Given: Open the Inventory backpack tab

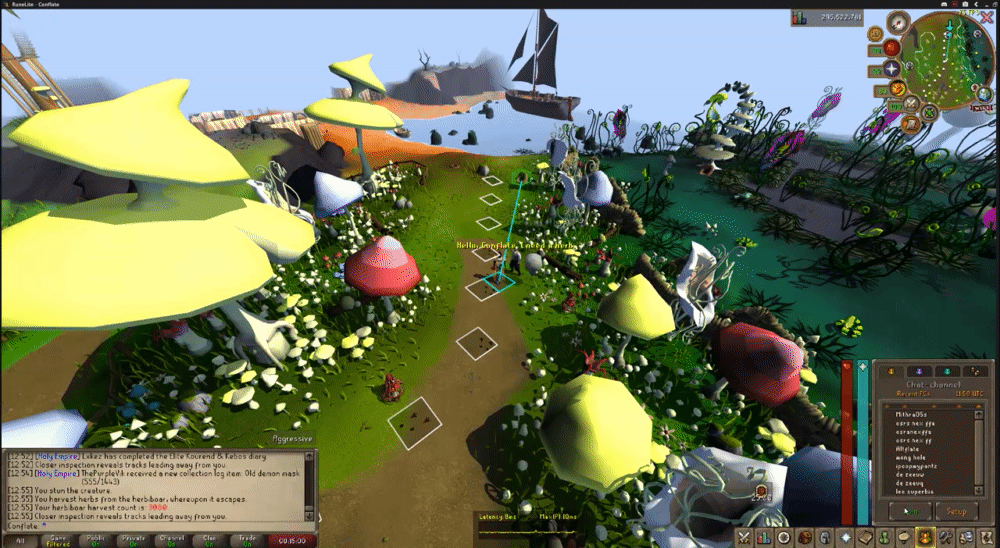Looking at the screenshot, I should point(808,538).
